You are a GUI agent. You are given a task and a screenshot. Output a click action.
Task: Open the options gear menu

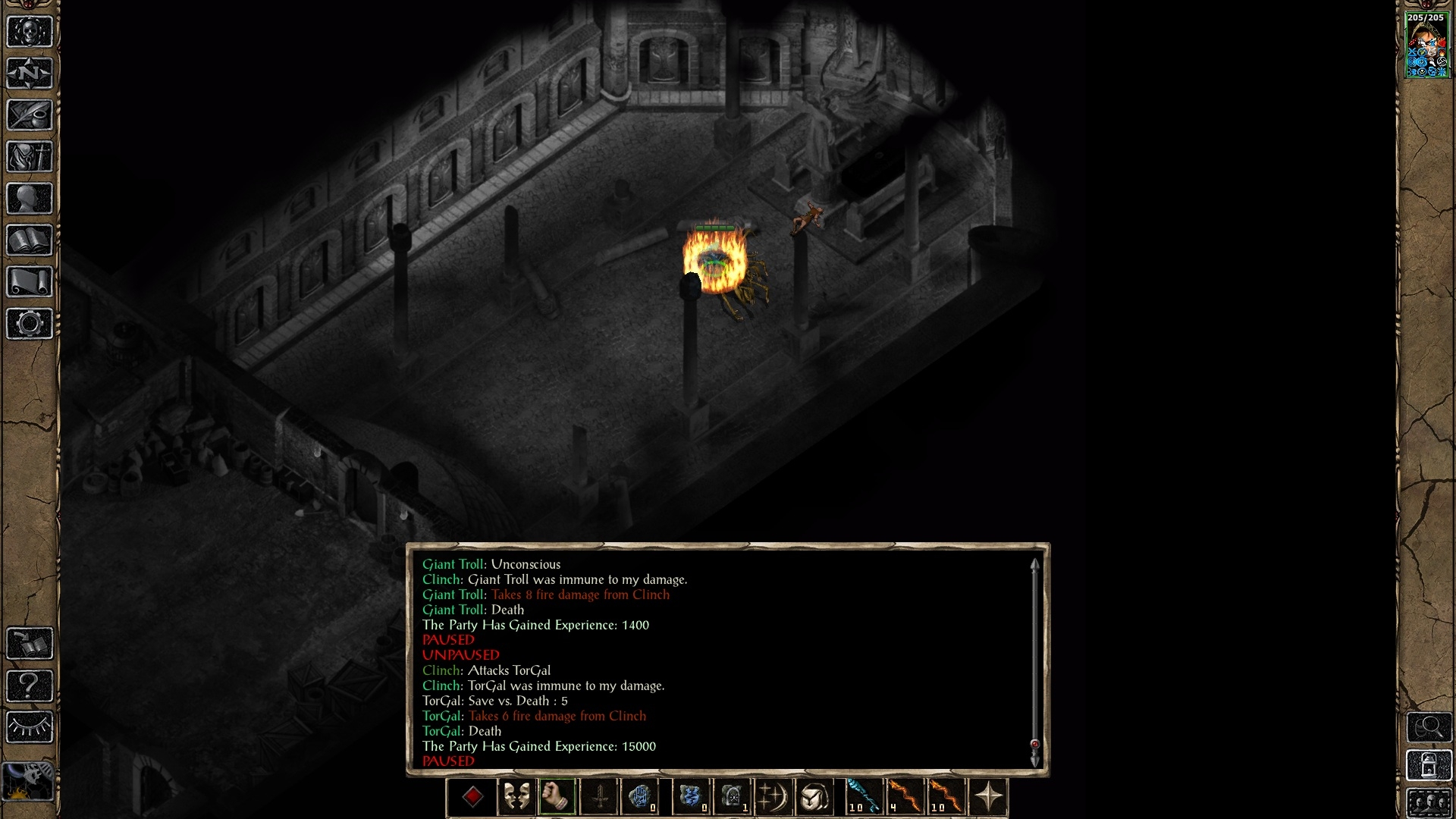pos(30,324)
